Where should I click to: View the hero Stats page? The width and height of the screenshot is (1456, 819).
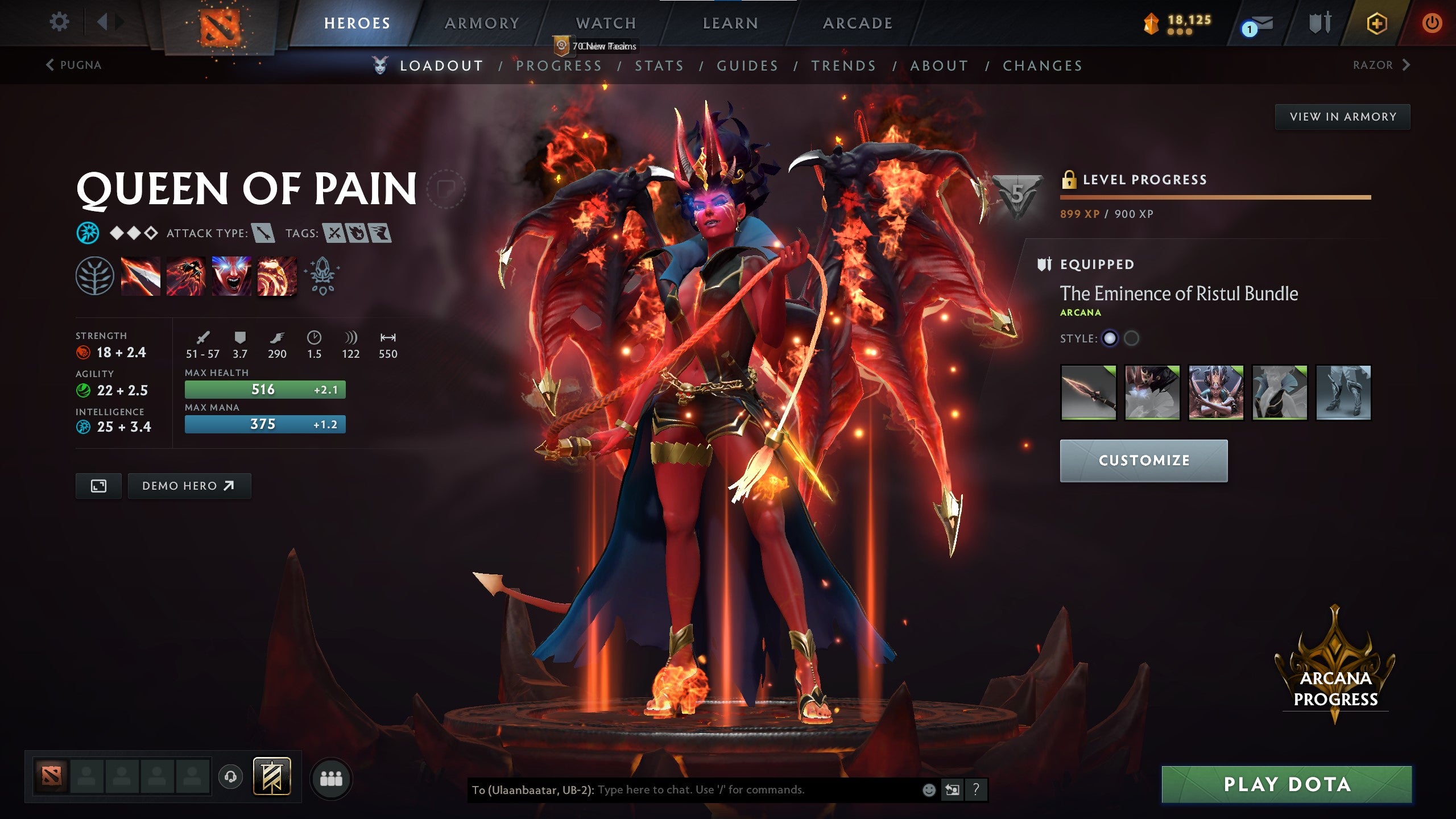(659, 66)
